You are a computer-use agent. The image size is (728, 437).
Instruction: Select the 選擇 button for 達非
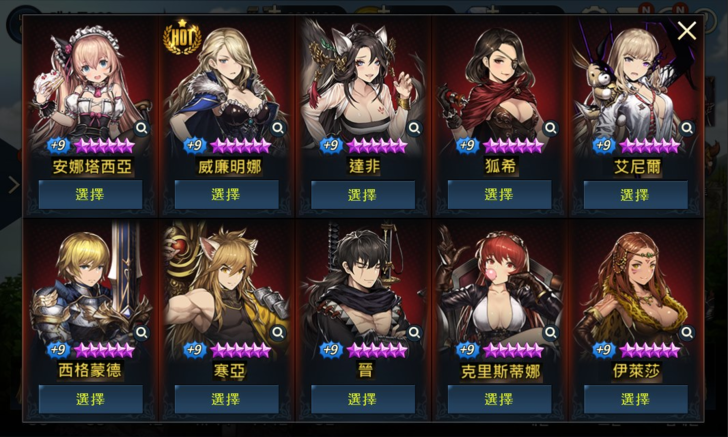362,195
